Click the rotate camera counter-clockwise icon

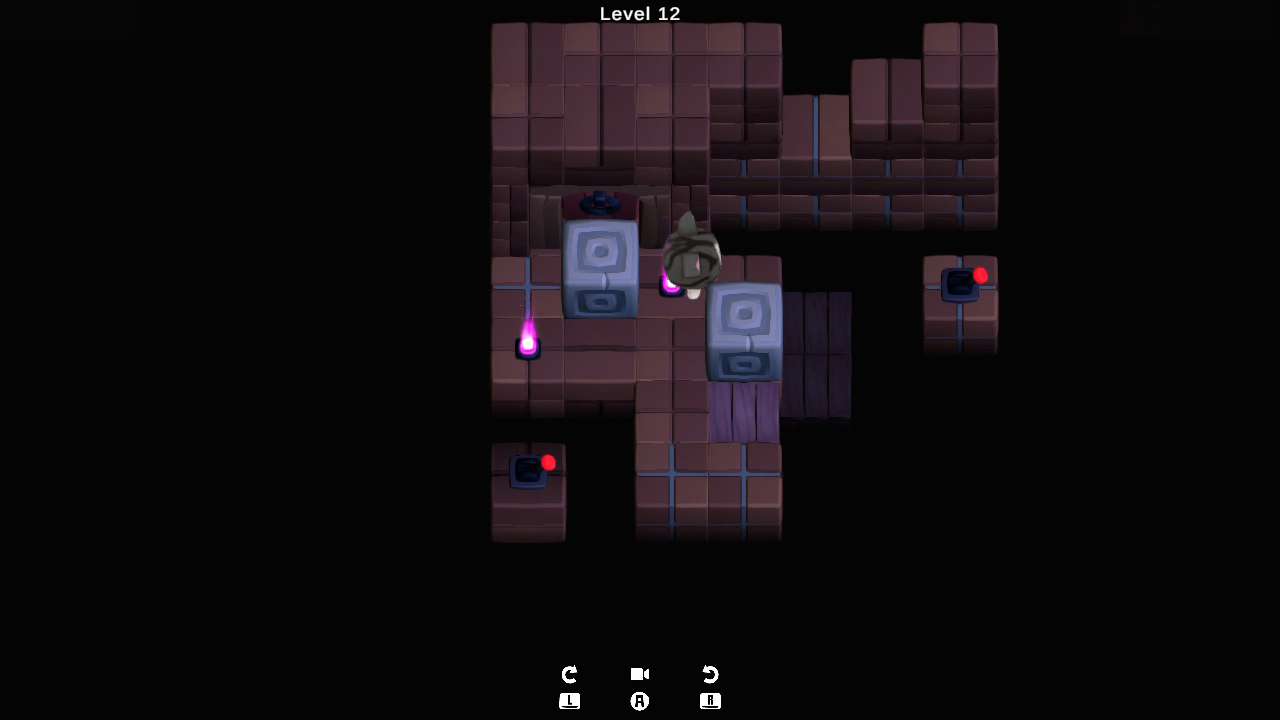pyautogui.click(x=710, y=674)
